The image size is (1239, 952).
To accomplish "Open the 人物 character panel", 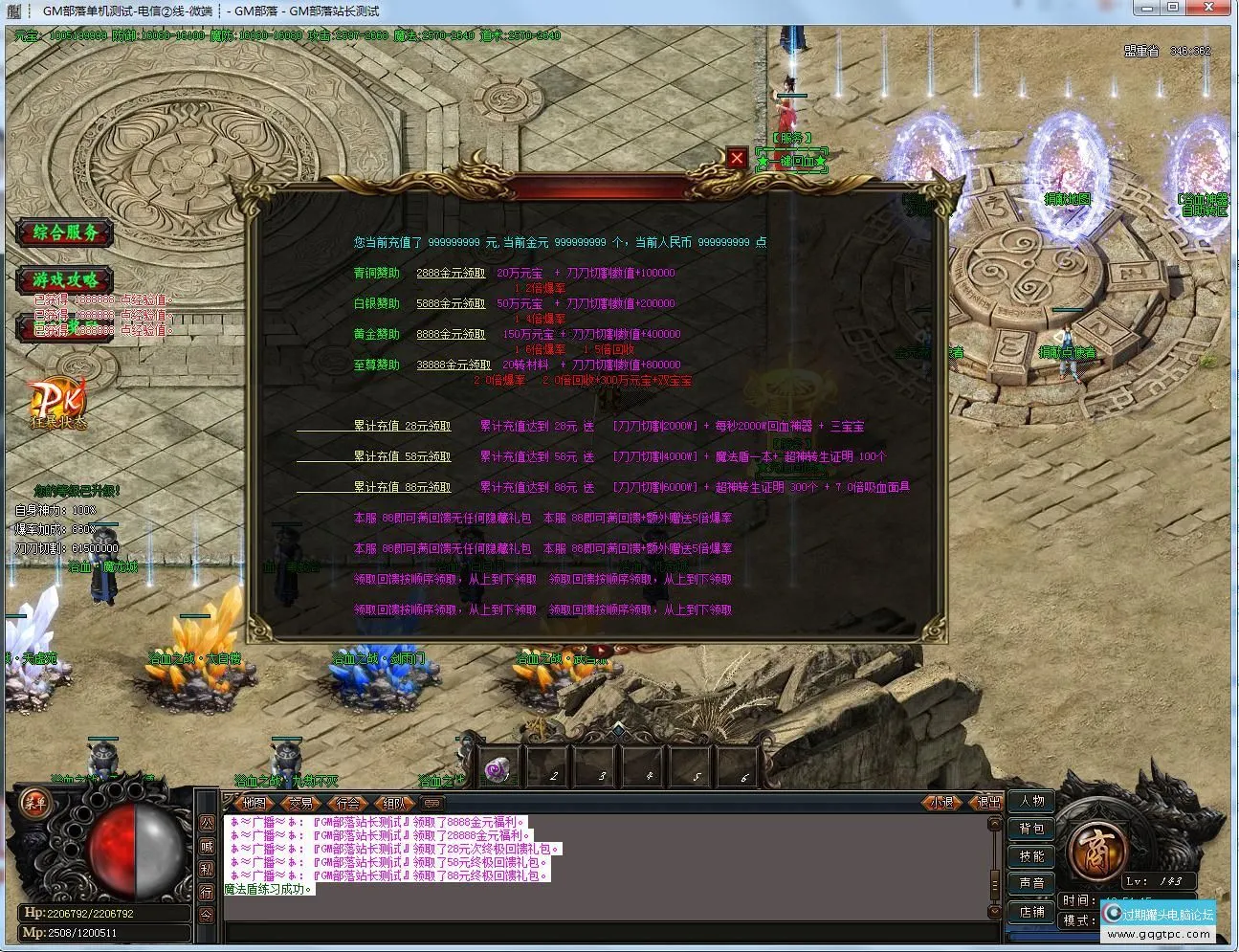I will point(1031,802).
